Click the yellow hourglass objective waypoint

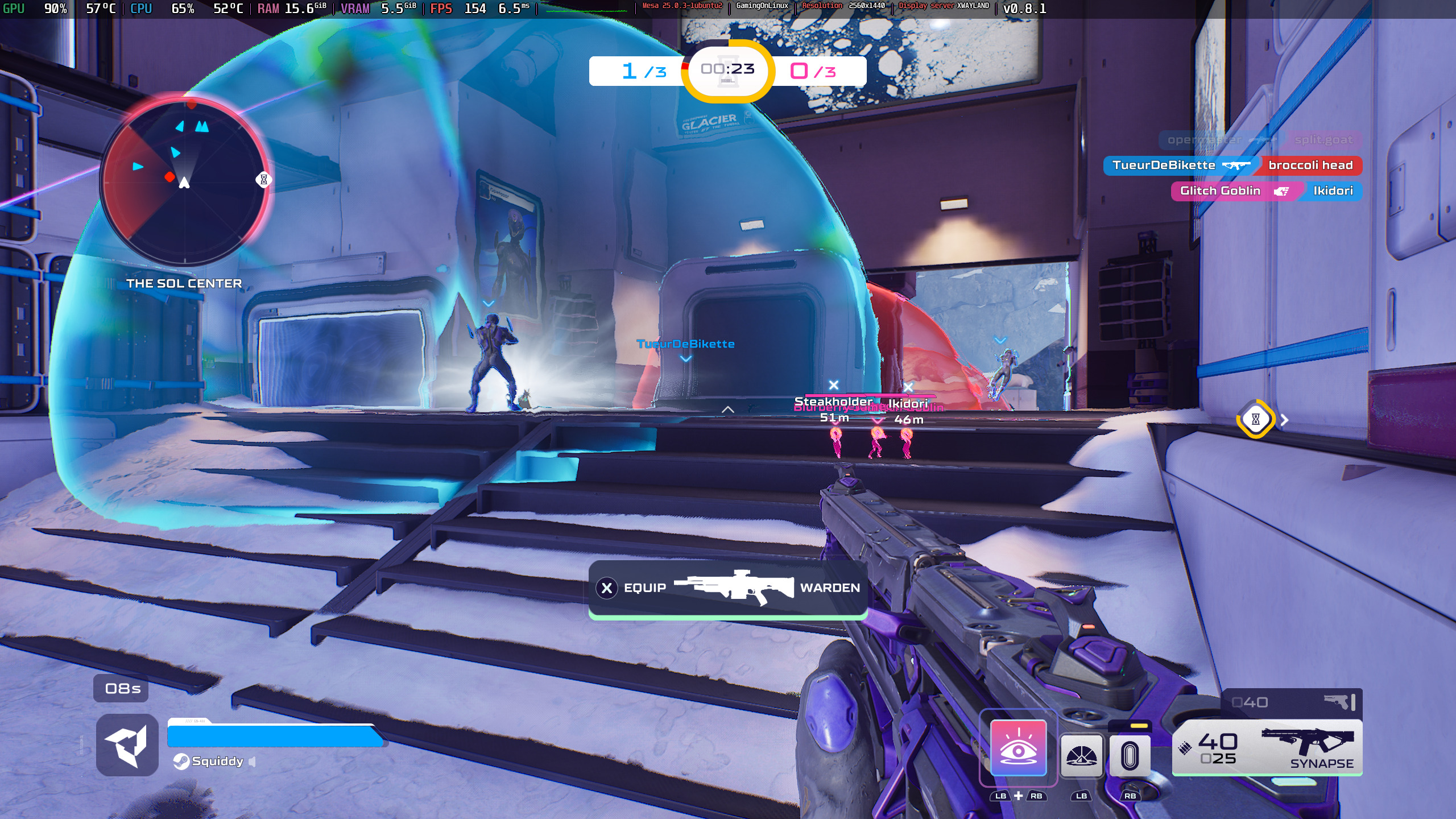tap(1255, 419)
